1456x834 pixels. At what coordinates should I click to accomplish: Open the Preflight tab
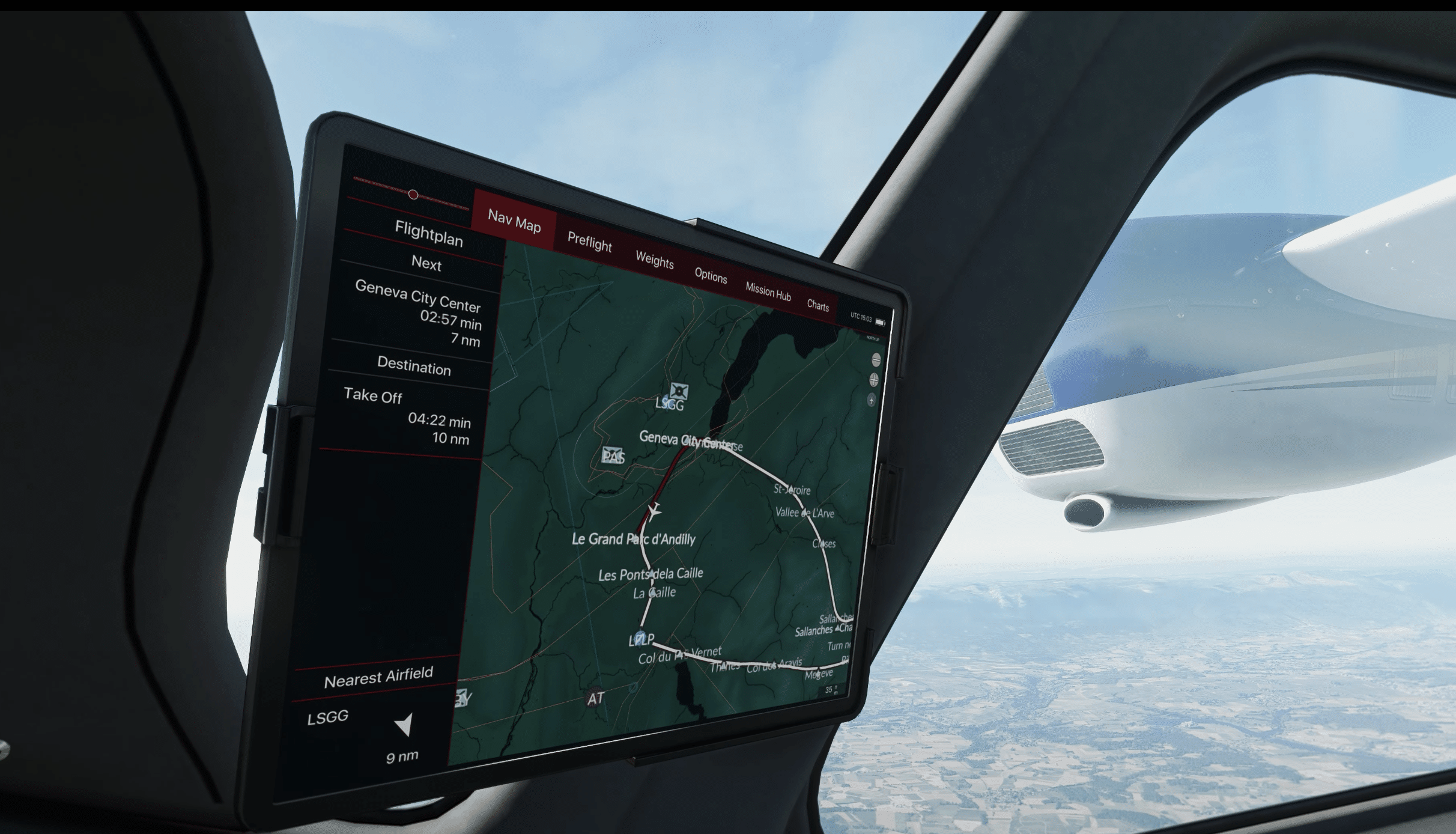tap(589, 242)
